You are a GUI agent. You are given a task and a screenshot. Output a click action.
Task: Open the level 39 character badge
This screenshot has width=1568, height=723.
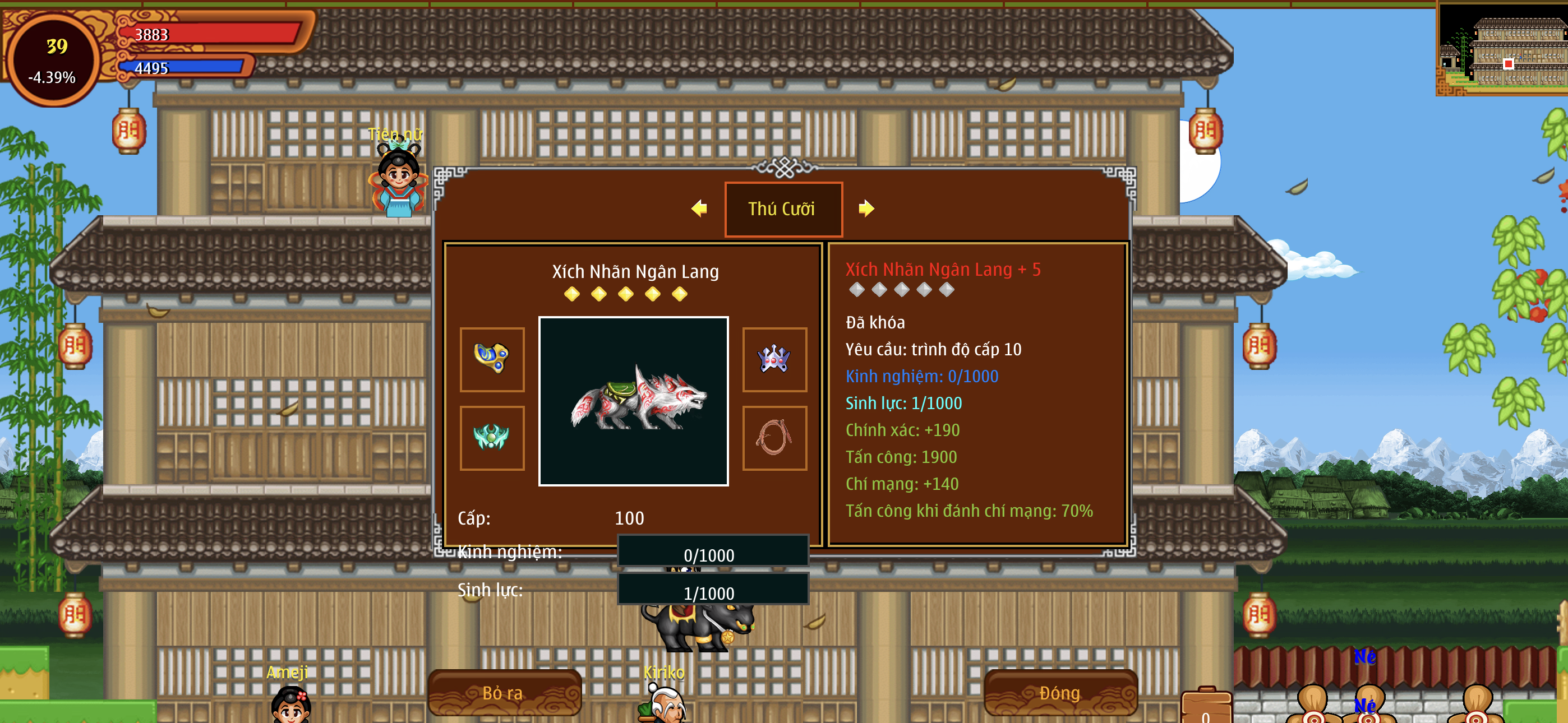click(54, 61)
